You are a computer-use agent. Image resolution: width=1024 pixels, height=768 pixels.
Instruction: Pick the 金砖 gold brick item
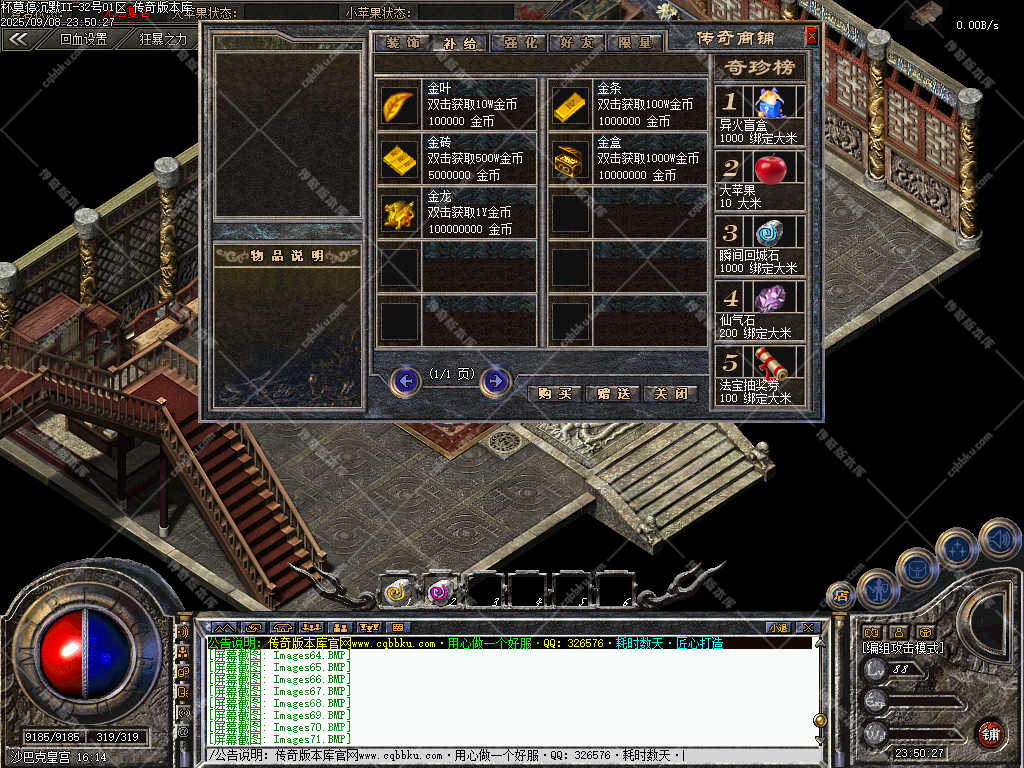click(x=399, y=159)
